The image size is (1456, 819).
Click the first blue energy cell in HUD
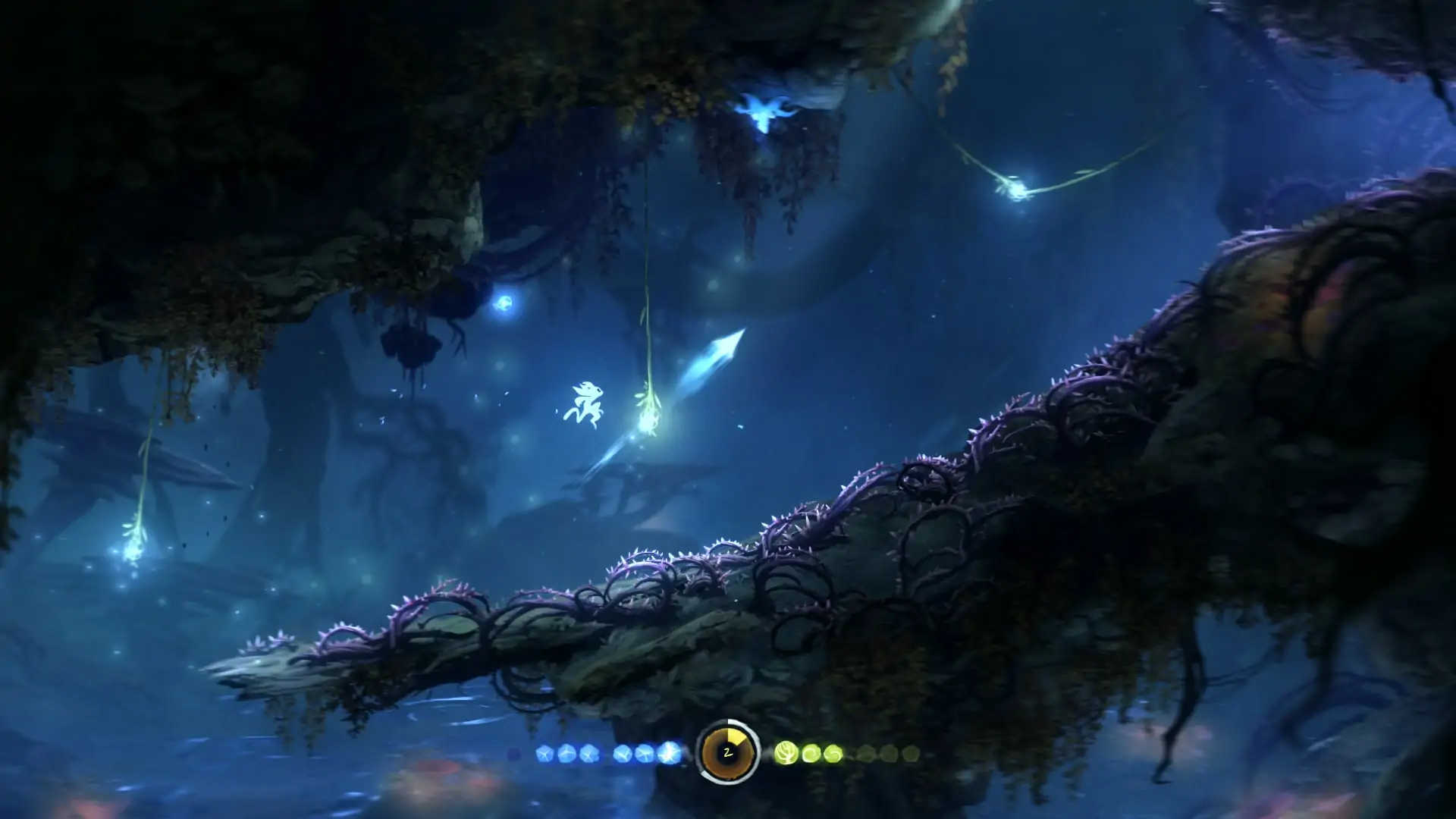tap(544, 753)
